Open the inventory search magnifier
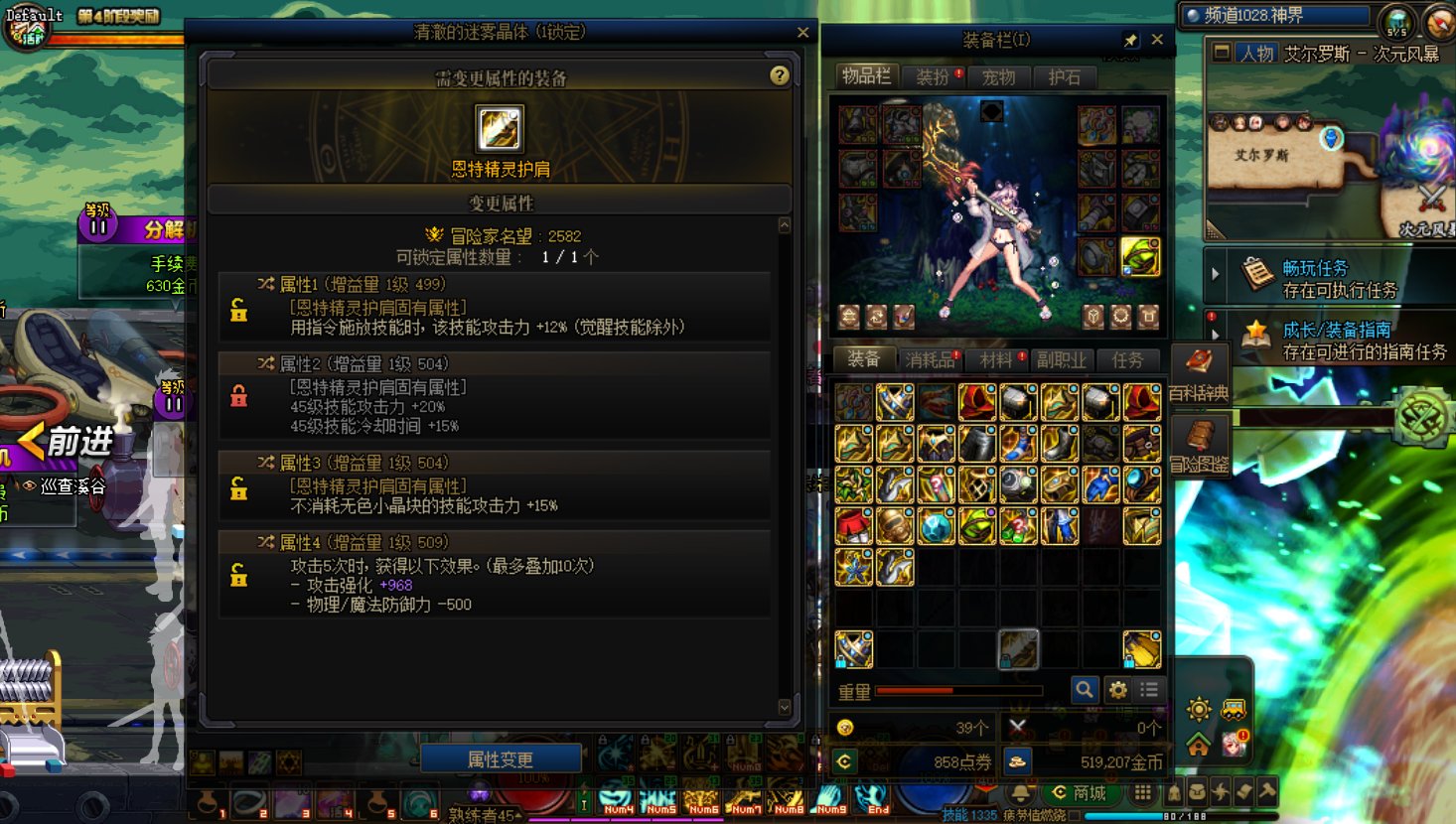Viewport: 1456px width, 824px height. [1085, 689]
